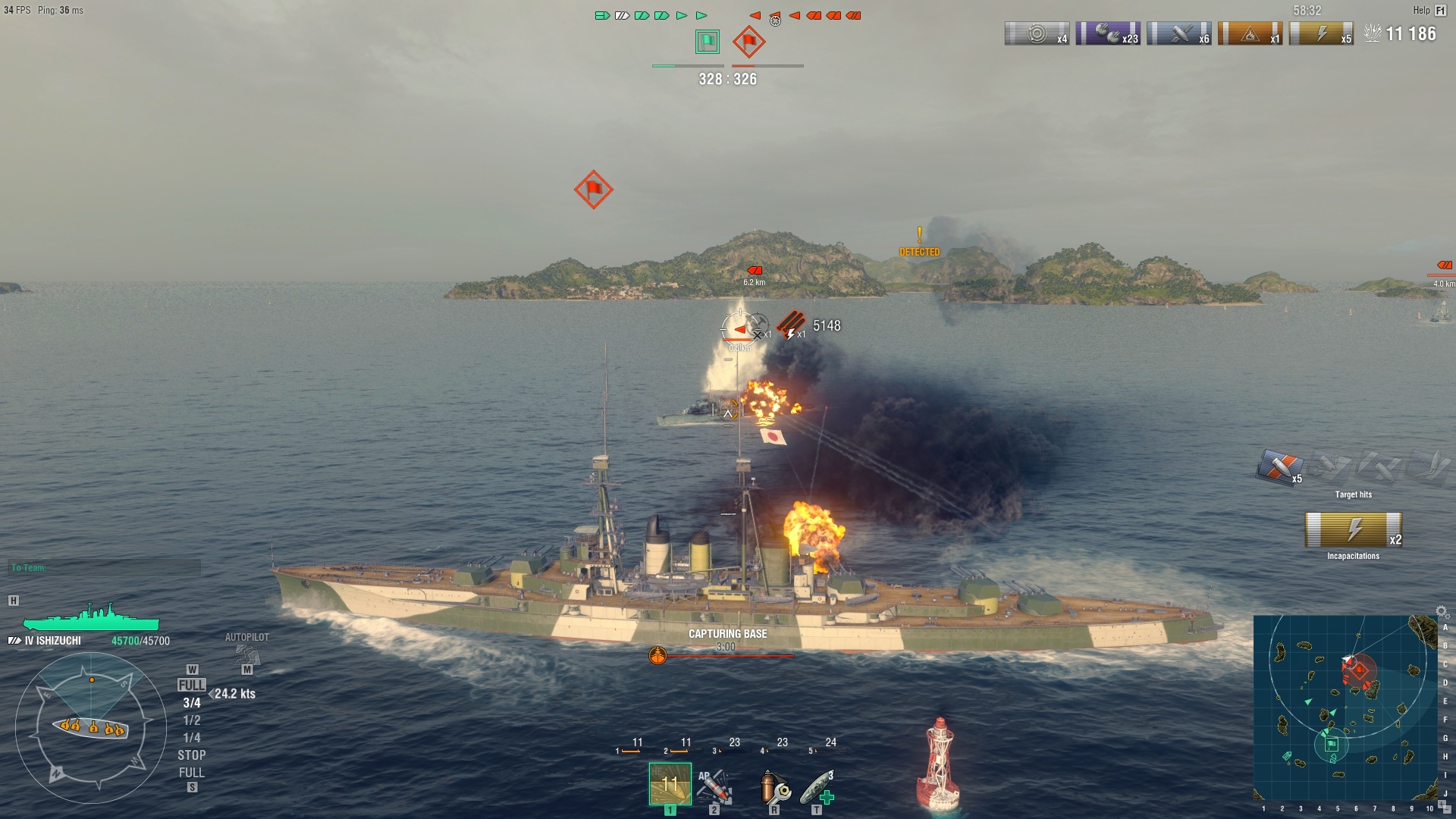Open the minimap settings gear
This screenshot has width=1456, height=819.
pos(1442,611)
